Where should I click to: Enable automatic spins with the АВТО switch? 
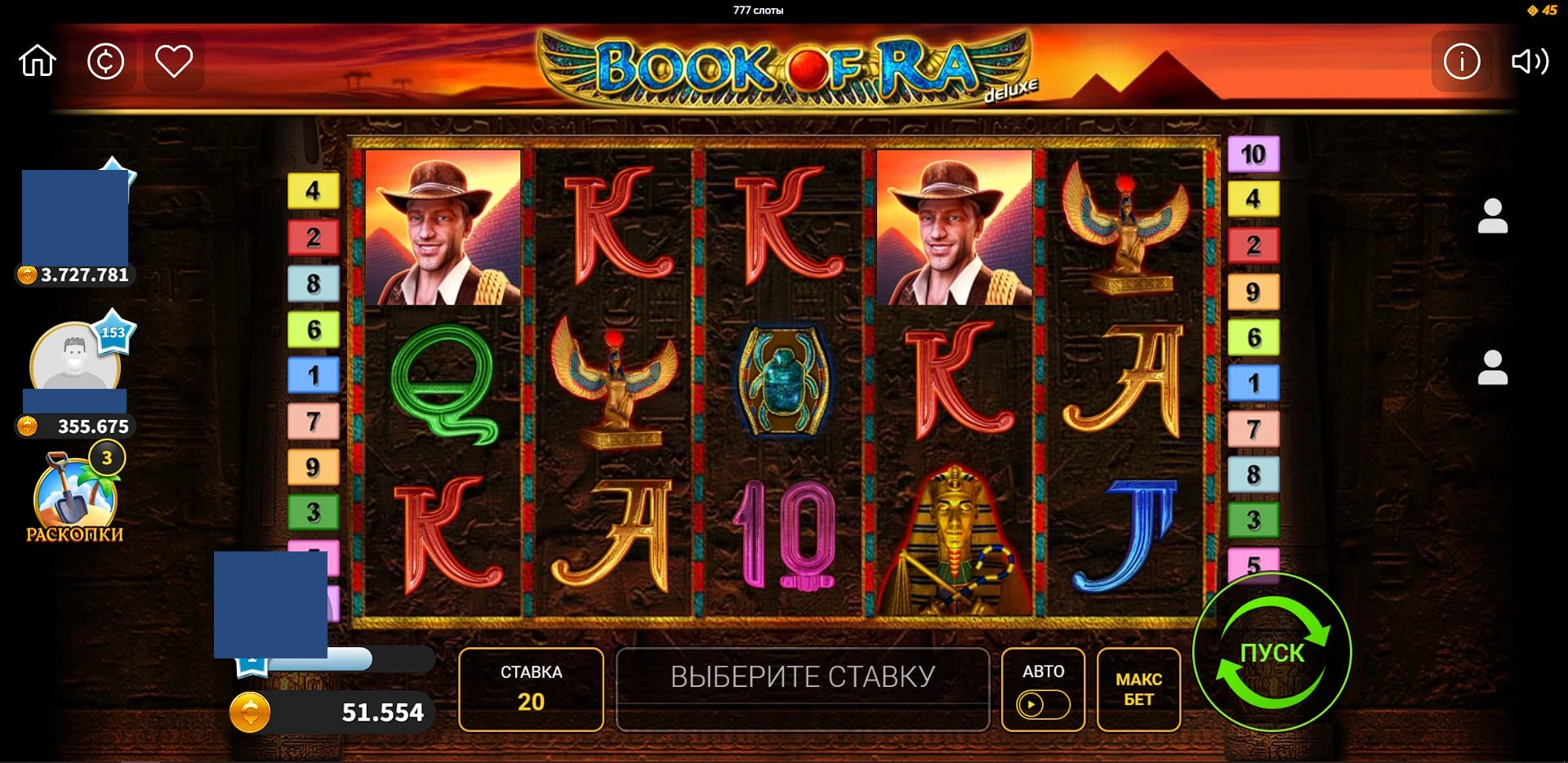click(x=1042, y=672)
